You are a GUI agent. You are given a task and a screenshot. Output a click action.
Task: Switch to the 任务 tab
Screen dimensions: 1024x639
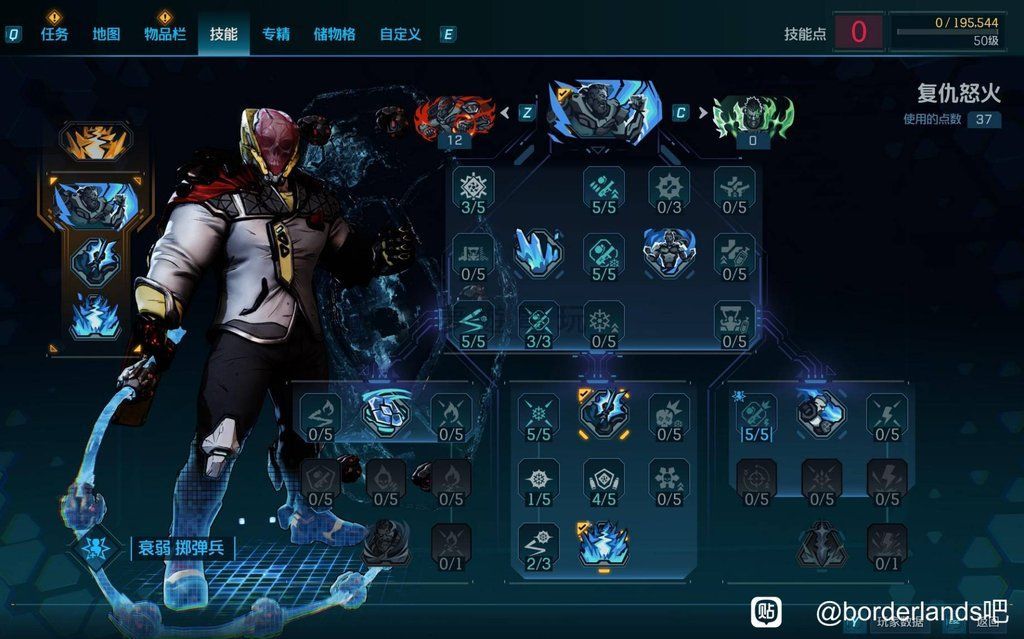tap(54, 34)
